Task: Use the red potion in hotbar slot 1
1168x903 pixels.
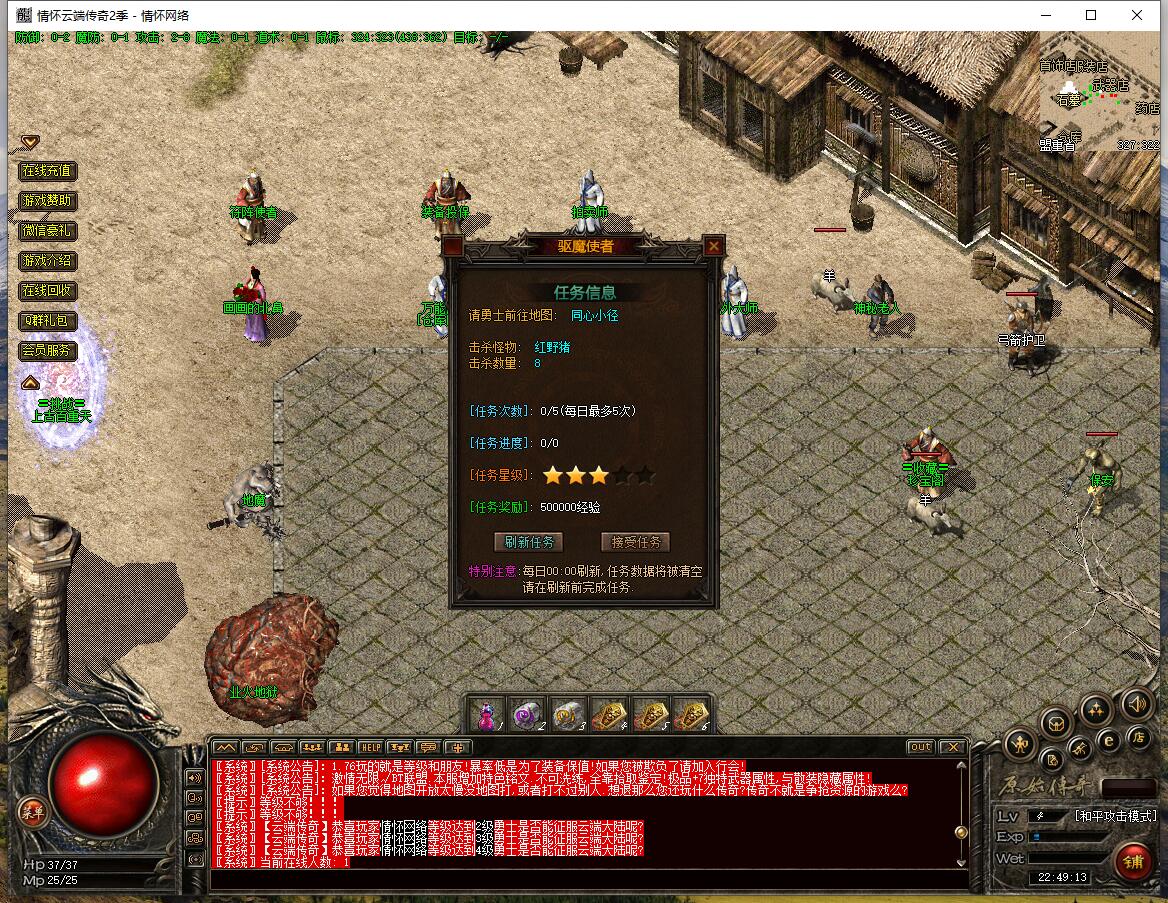Action: [x=487, y=716]
